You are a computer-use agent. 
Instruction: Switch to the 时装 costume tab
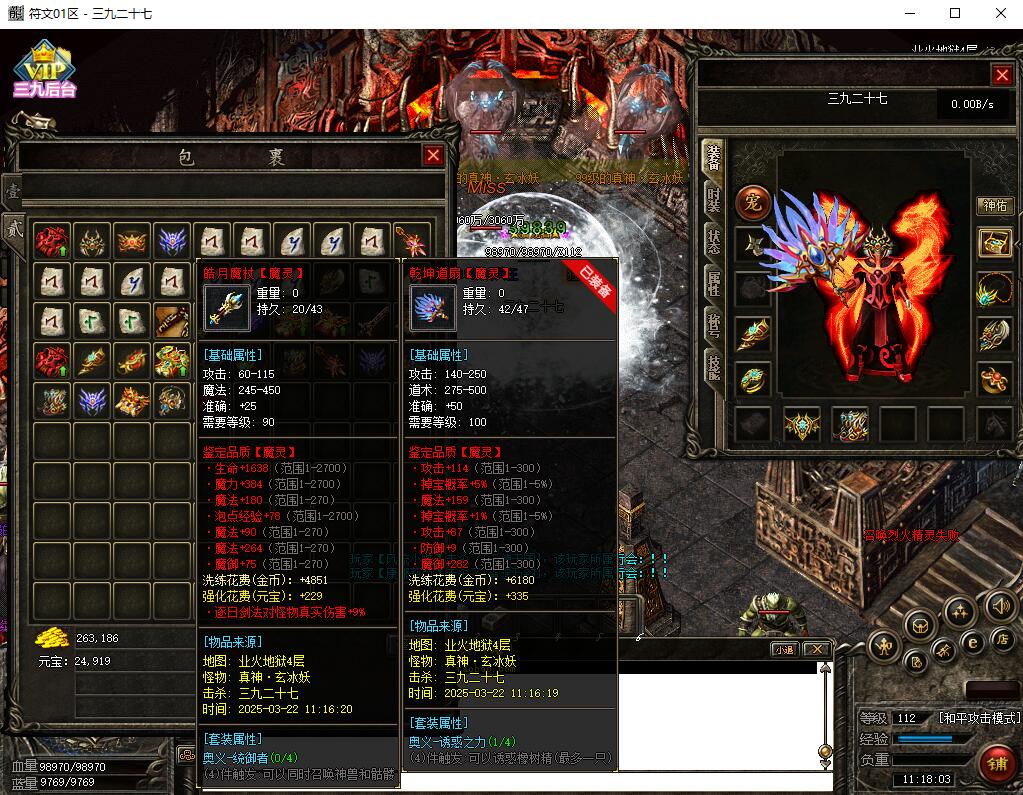pos(713,196)
